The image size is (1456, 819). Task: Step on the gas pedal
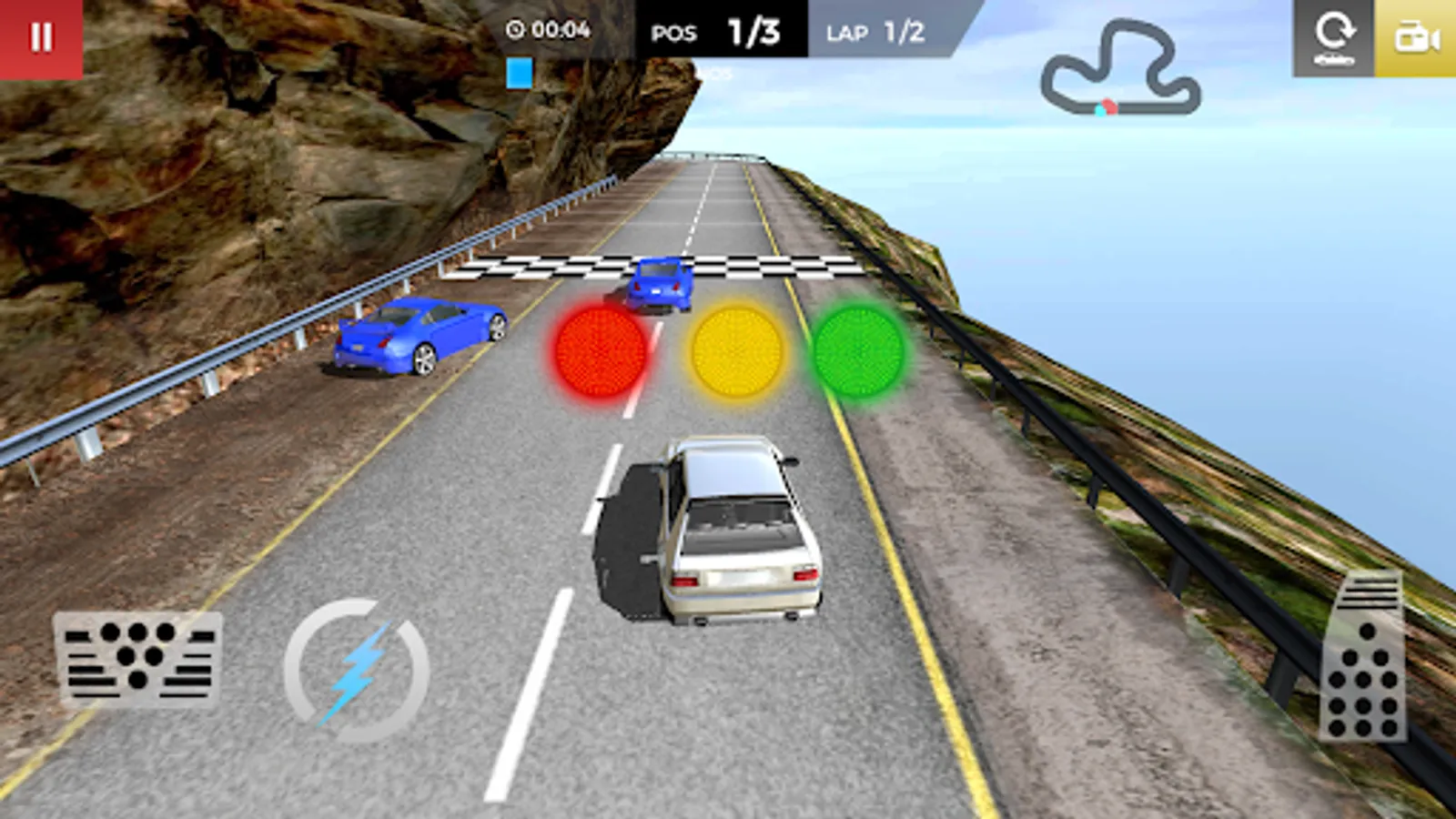[x=1363, y=657]
